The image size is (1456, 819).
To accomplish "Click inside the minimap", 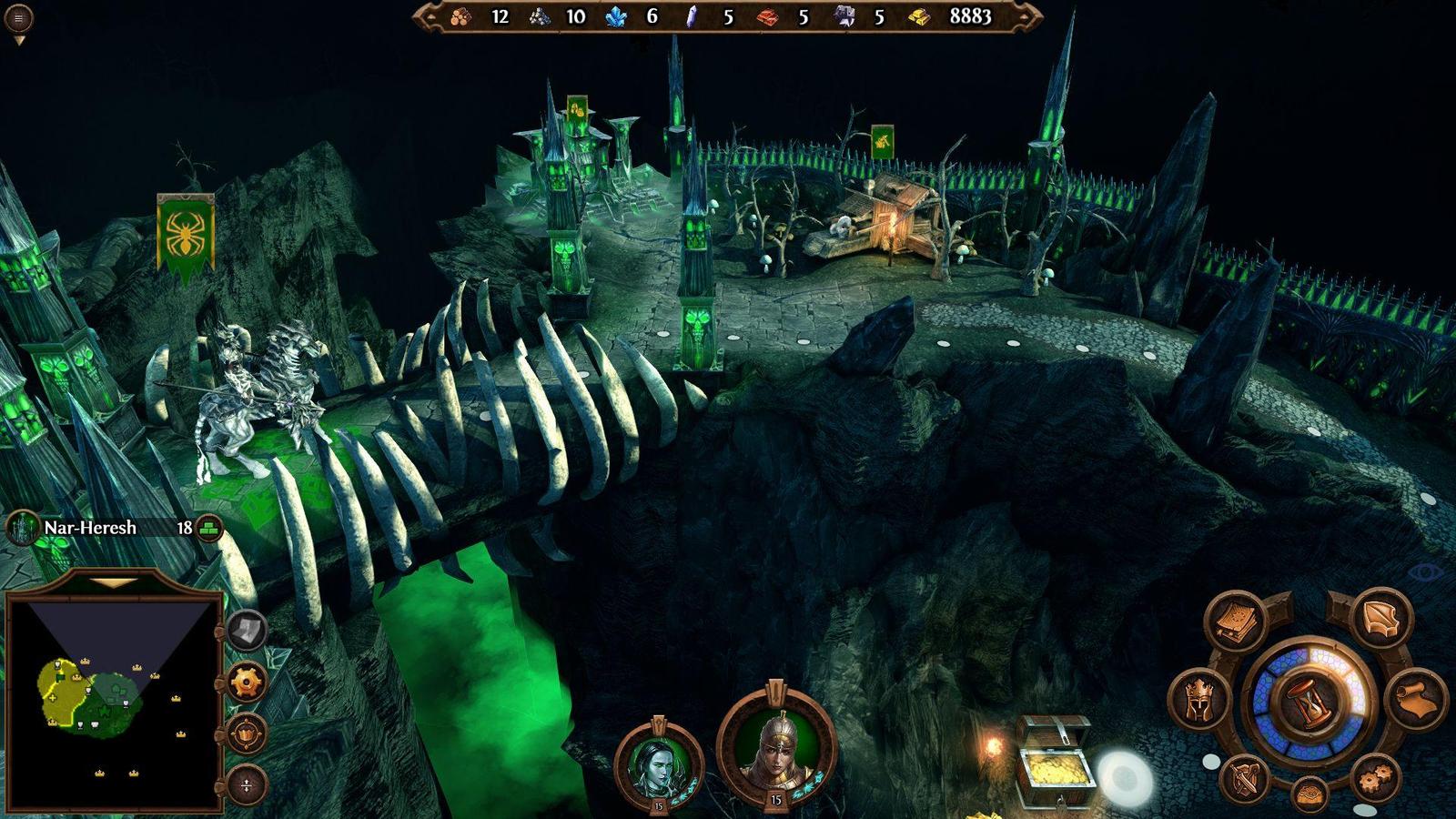I will click(113, 701).
